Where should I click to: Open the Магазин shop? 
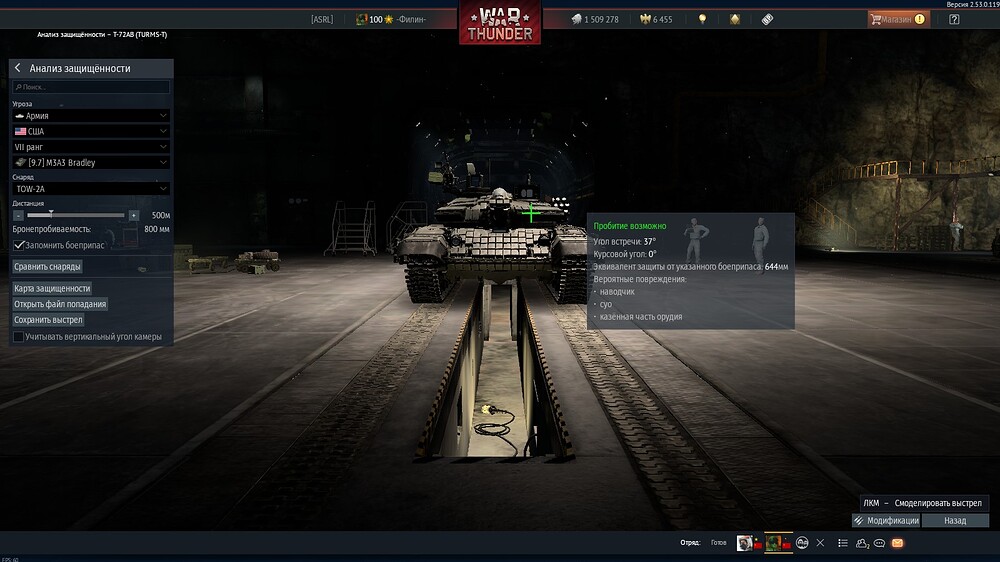tap(898, 19)
